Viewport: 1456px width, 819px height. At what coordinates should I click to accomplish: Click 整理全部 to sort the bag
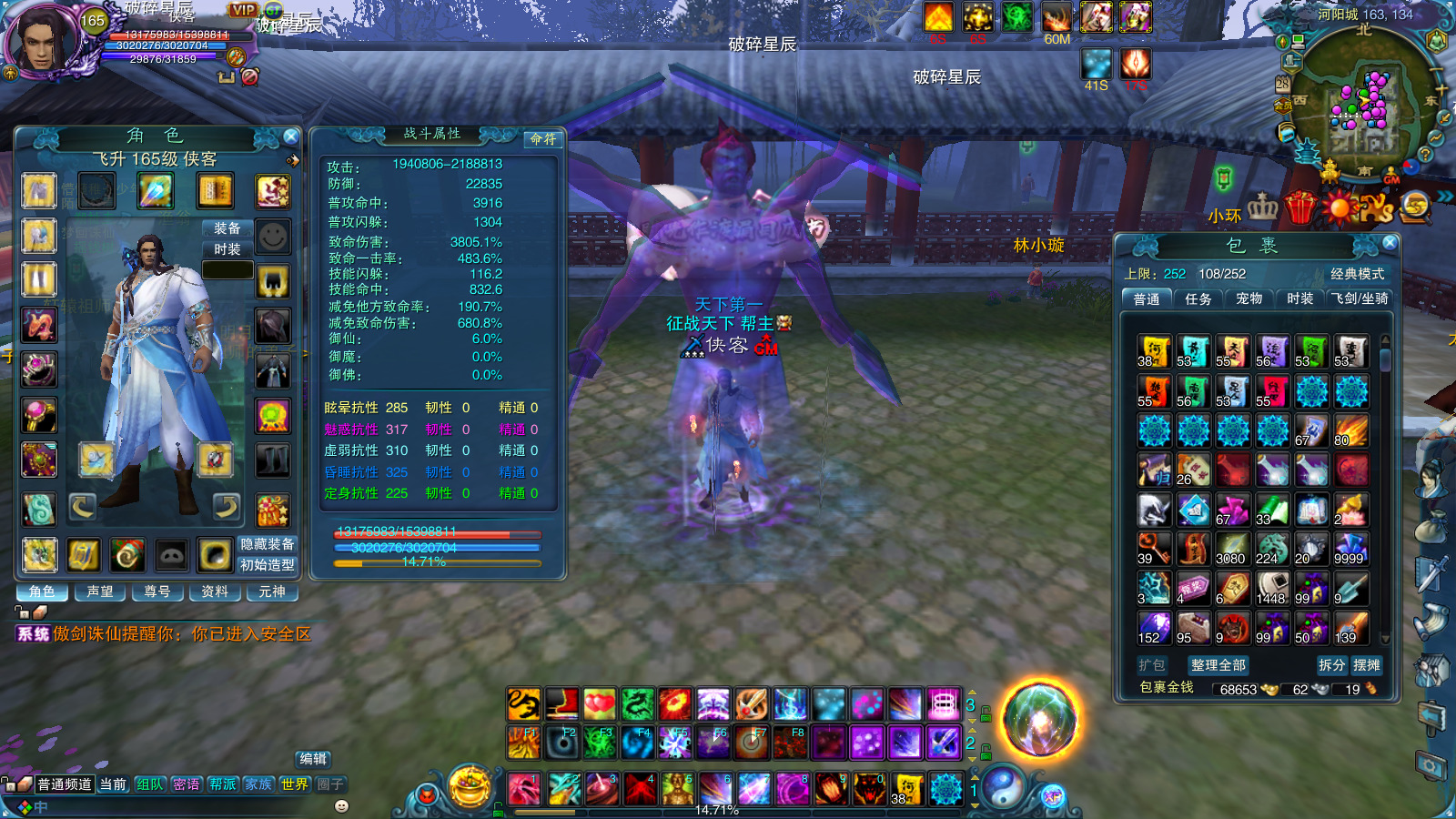[x=1218, y=665]
